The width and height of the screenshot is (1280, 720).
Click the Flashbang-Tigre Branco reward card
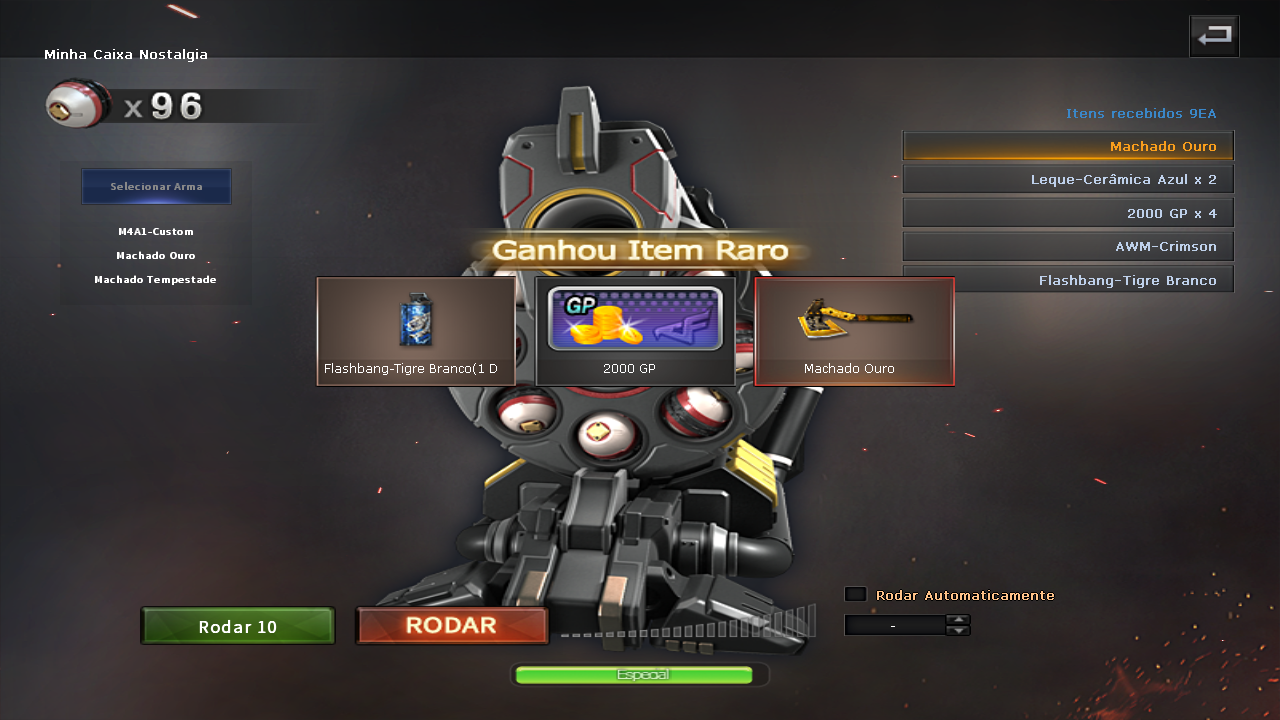pos(416,331)
